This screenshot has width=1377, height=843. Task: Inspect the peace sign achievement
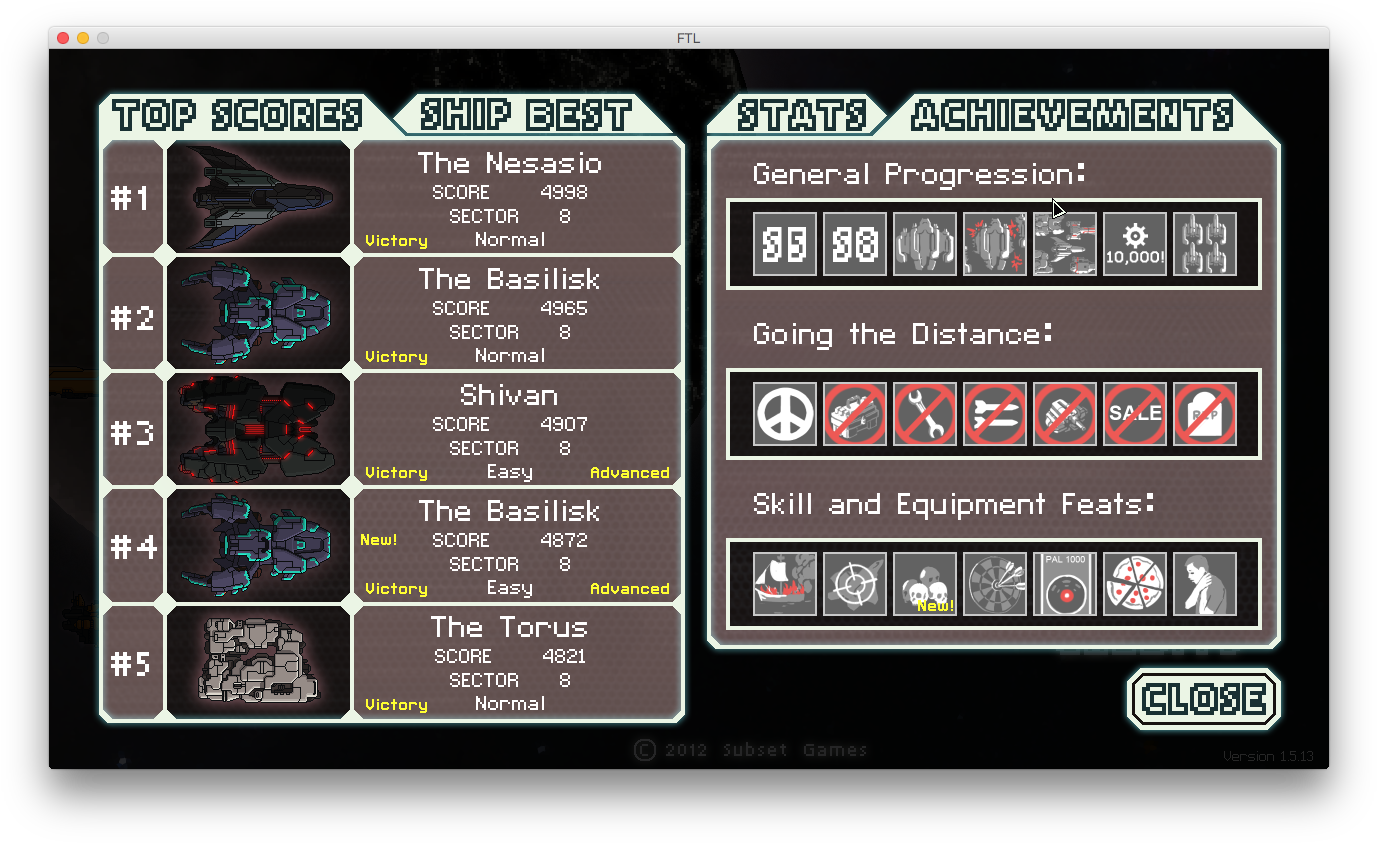pyautogui.click(x=785, y=414)
